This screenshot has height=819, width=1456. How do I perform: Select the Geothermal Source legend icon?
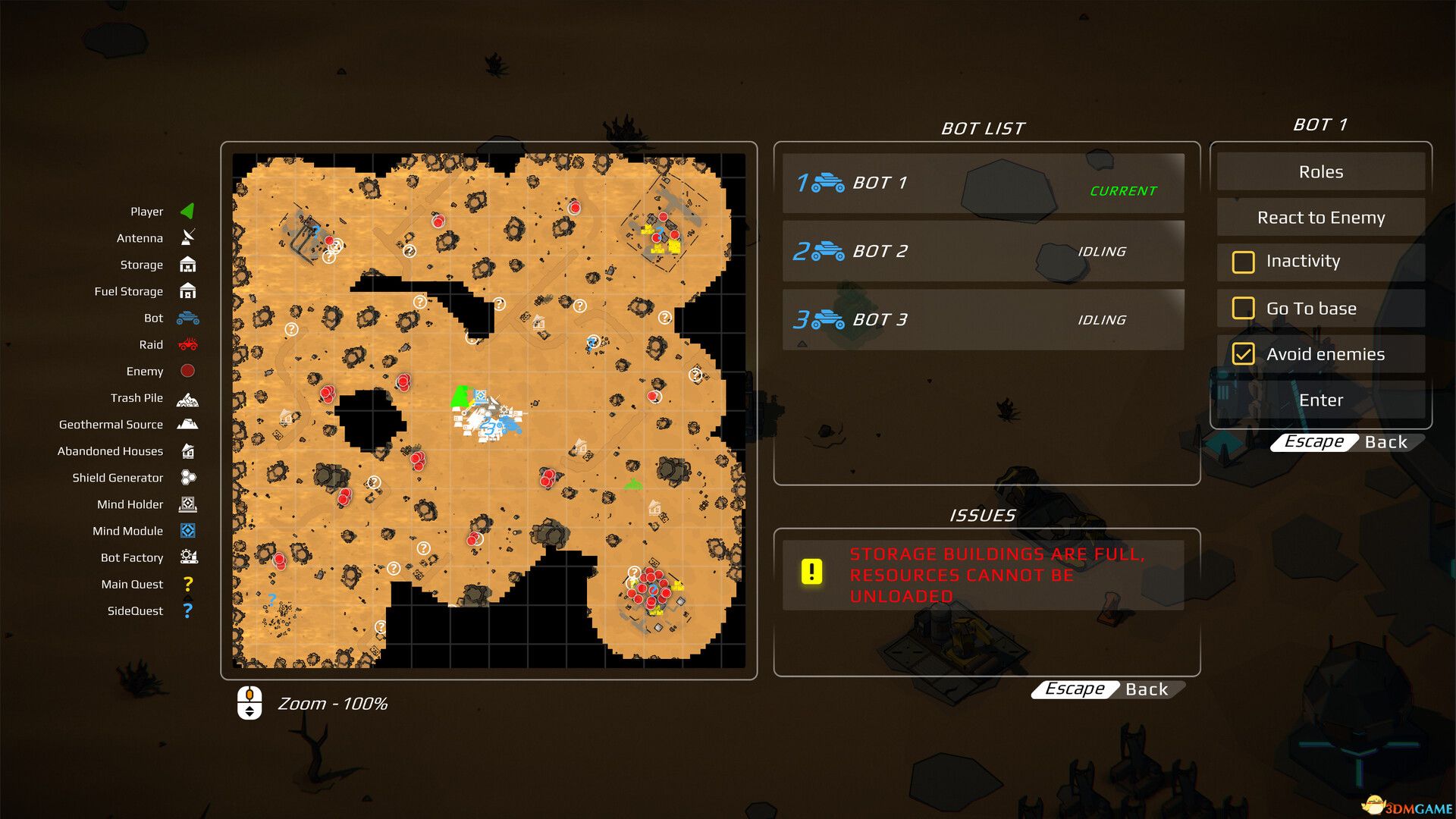tap(188, 425)
